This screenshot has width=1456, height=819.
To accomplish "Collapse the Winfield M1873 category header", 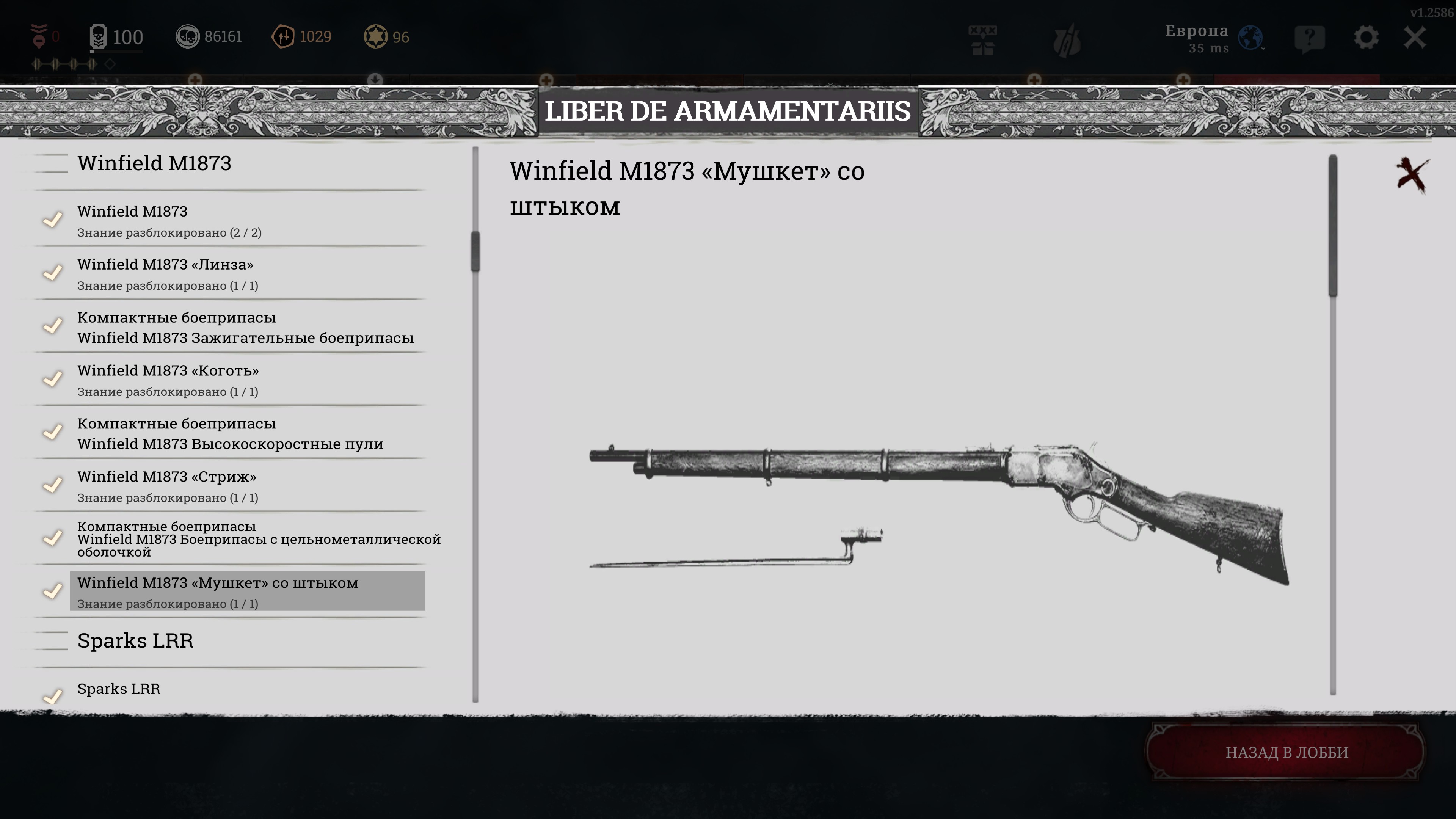I will [154, 163].
